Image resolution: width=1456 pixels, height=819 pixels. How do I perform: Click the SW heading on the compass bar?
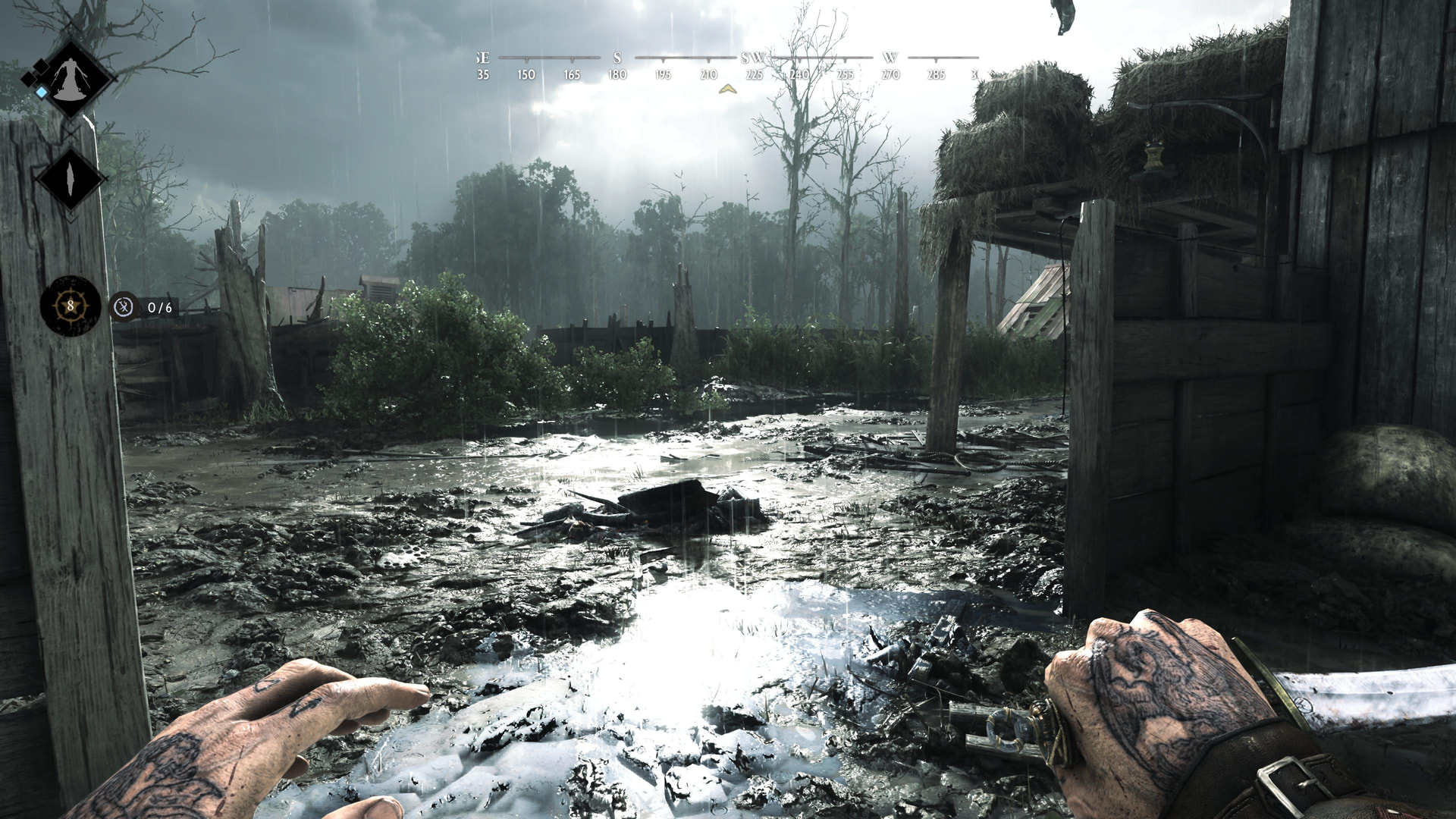point(753,58)
